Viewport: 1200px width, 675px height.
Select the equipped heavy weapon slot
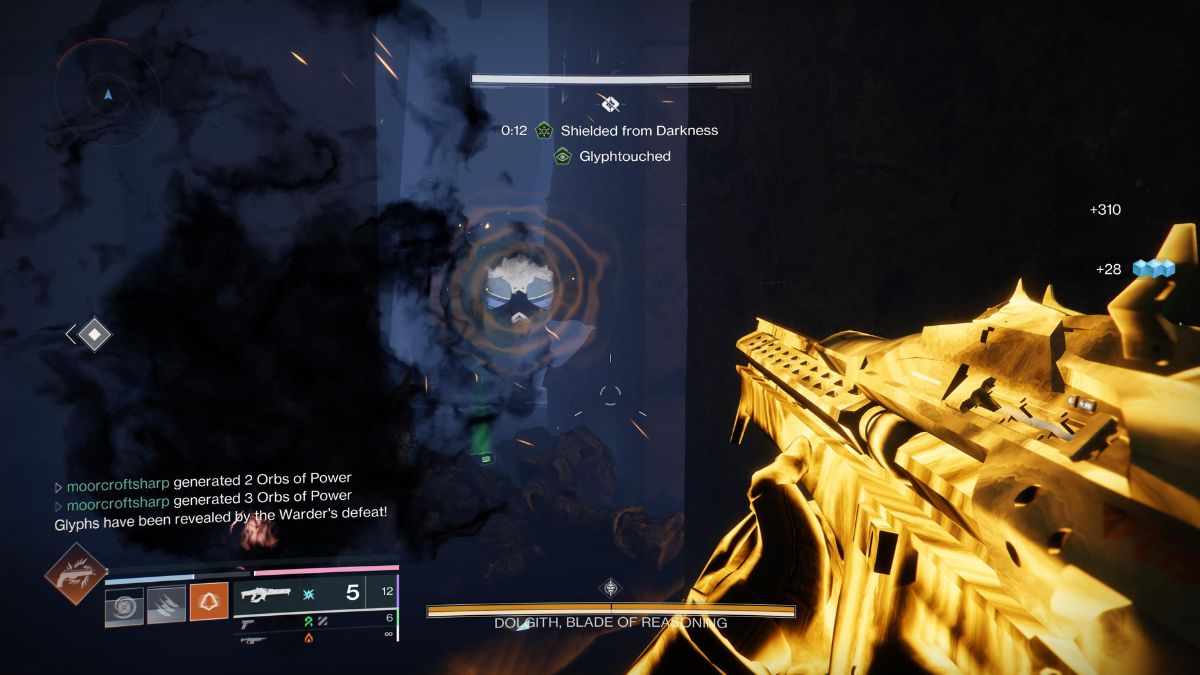point(300,593)
